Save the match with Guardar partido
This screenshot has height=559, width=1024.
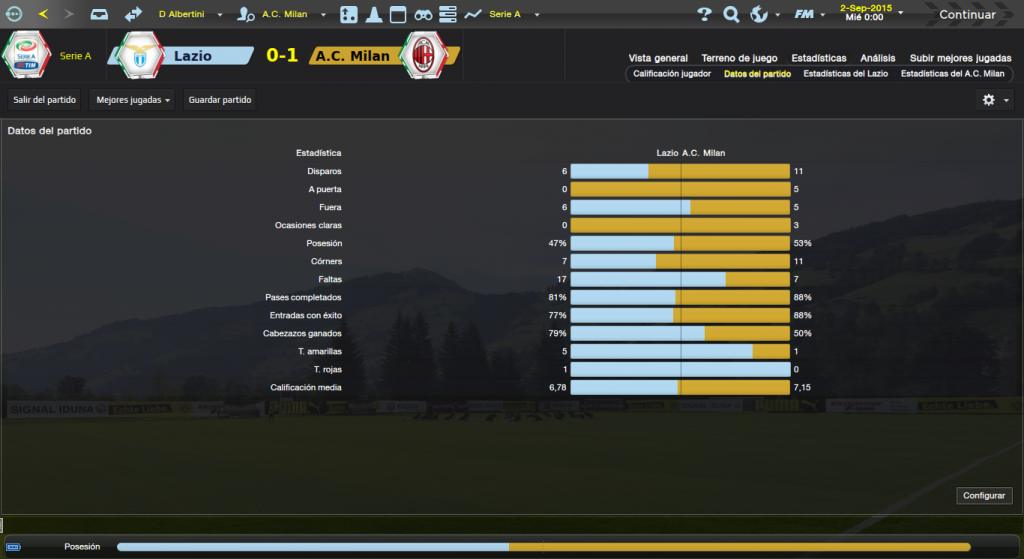click(x=221, y=100)
